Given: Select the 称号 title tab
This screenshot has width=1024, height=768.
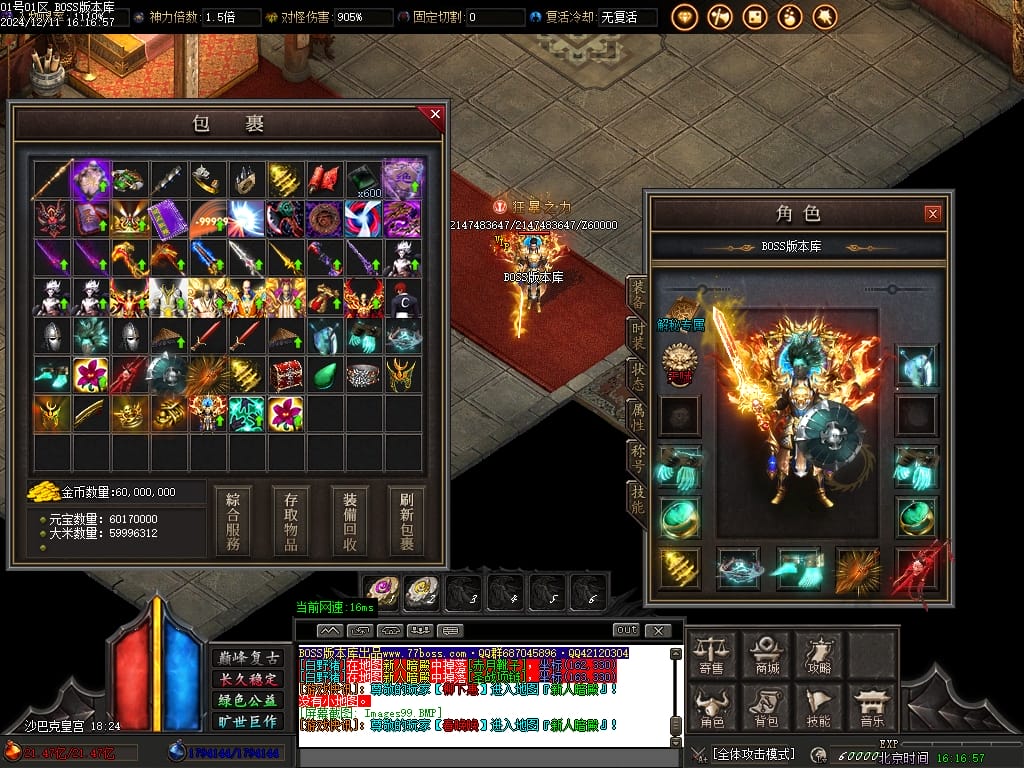Looking at the screenshot, I should (637, 458).
